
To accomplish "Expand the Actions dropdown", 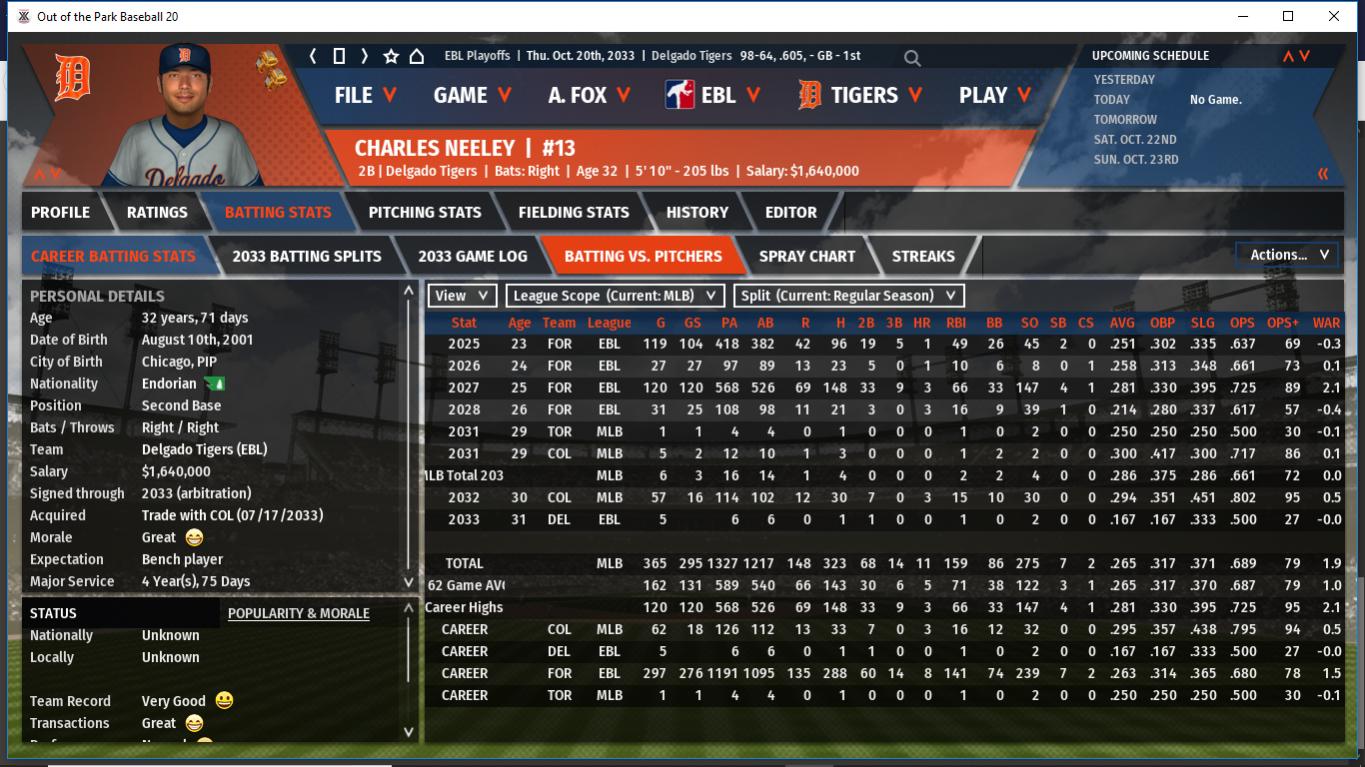I will coord(1288,255).
